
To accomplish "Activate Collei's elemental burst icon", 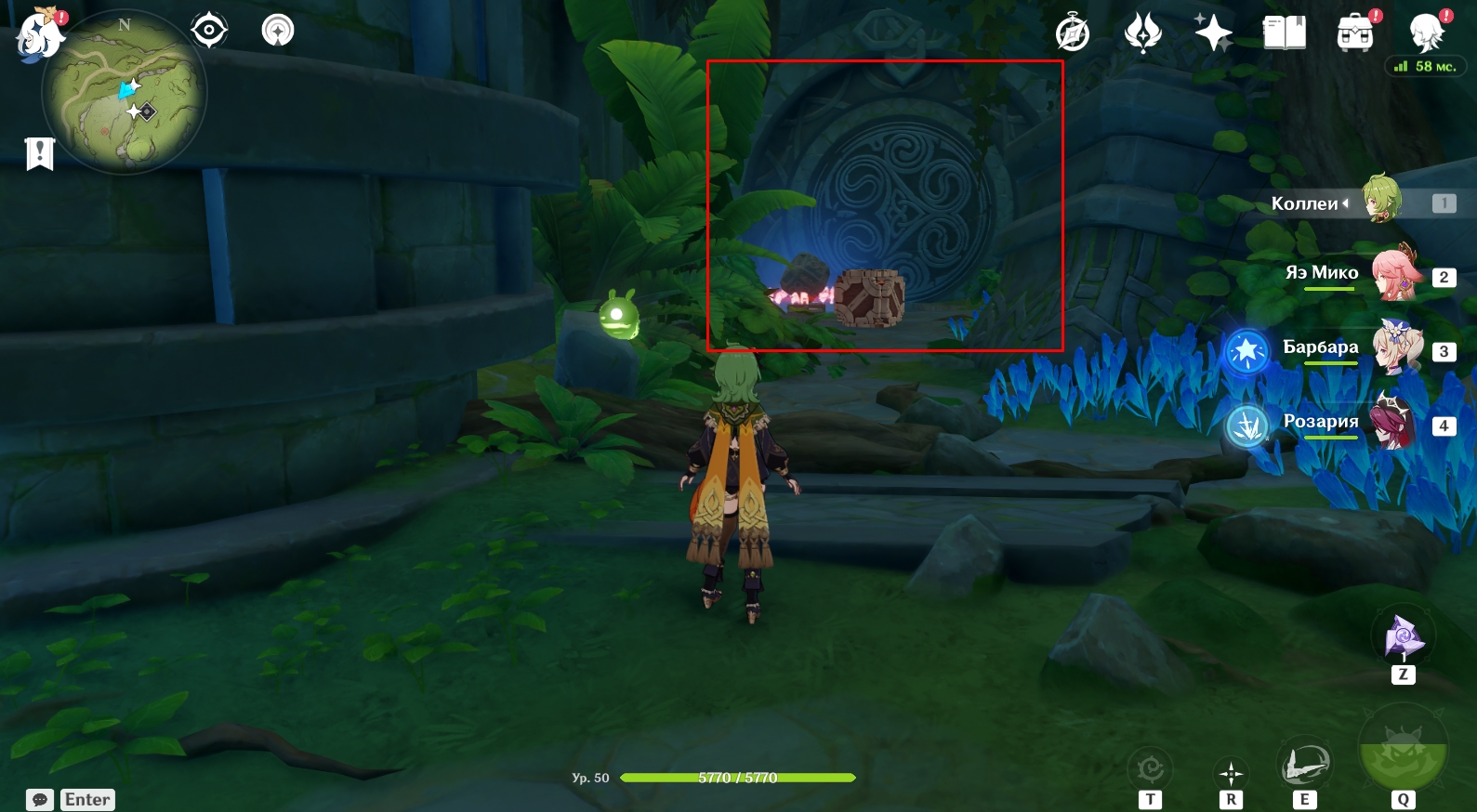I will click(x=1403, y=753).
